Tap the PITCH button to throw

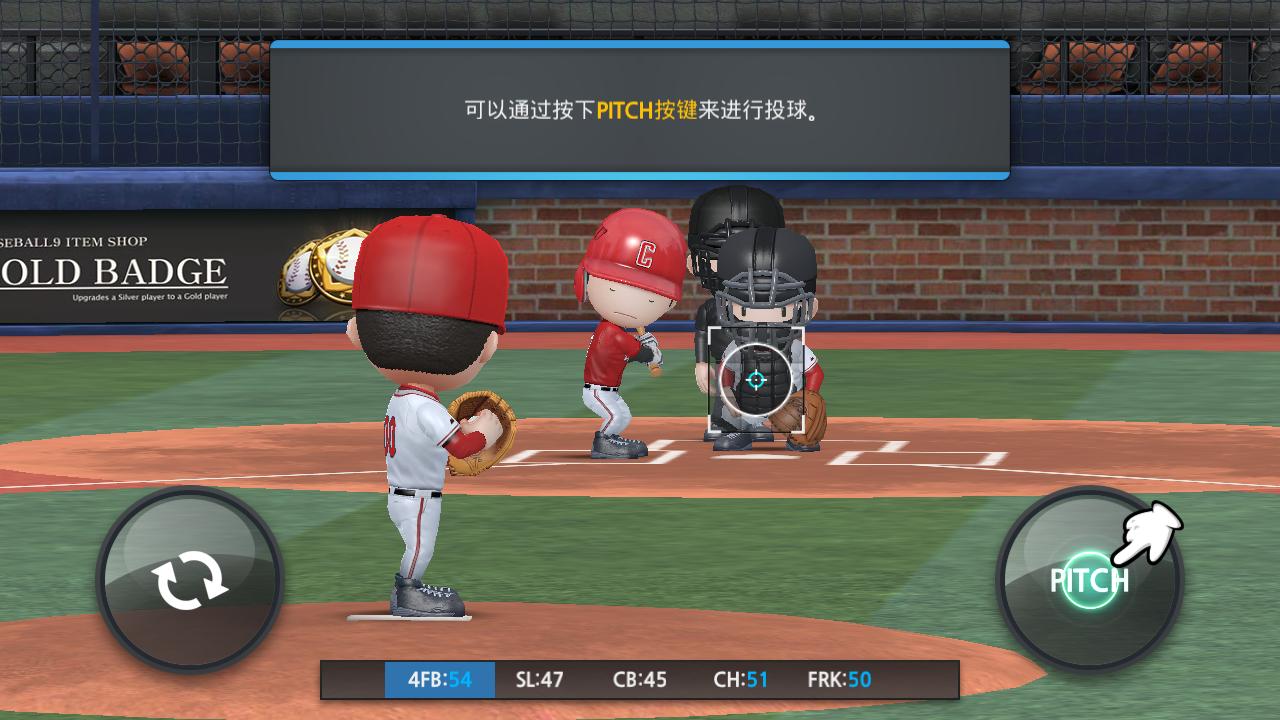click(x=1089, y=580)
